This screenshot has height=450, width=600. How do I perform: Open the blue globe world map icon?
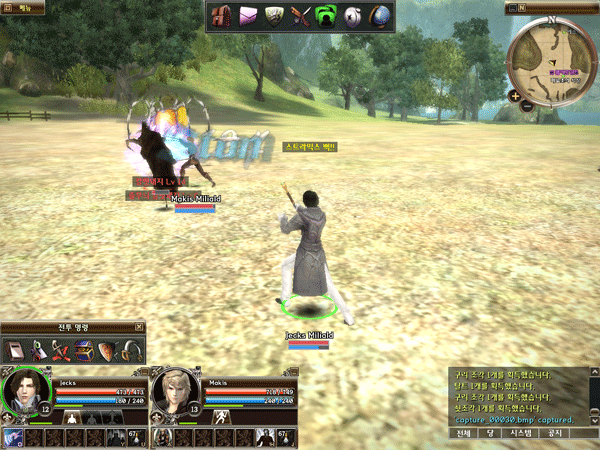pos(380,16)
